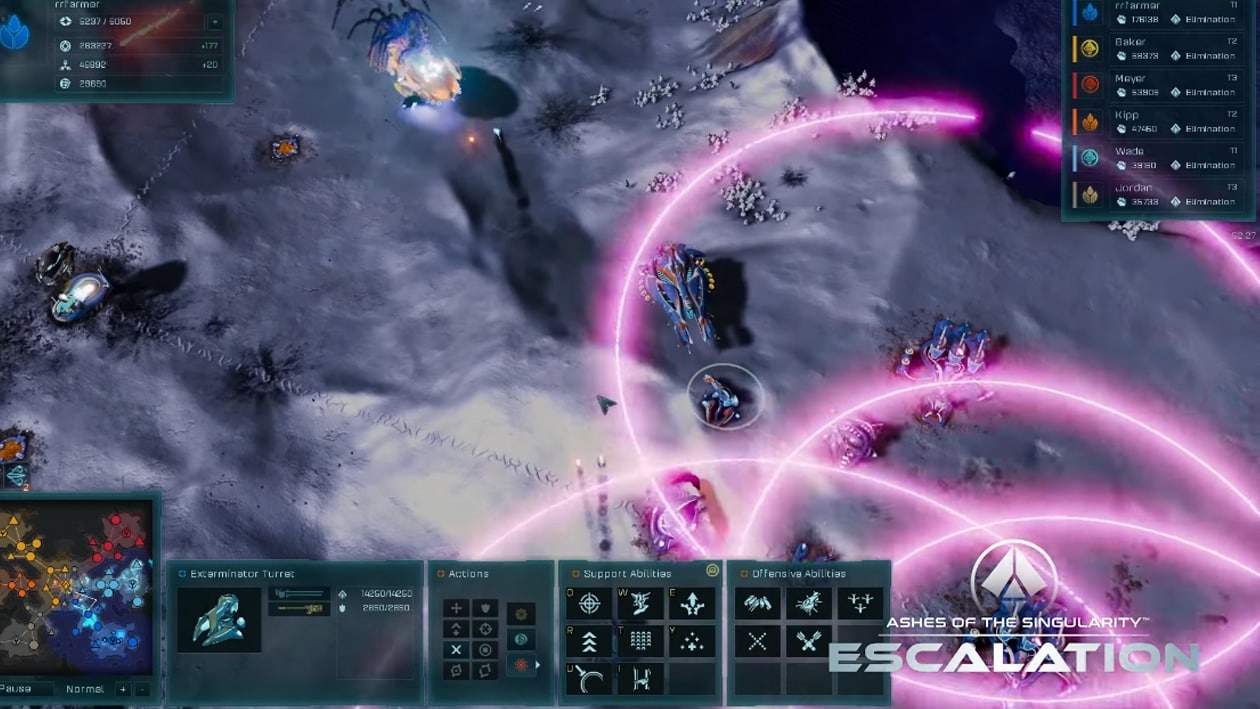Choose the H-shaped structure support ability
The width and height of the screenshot is (1260, 709).
641,679
